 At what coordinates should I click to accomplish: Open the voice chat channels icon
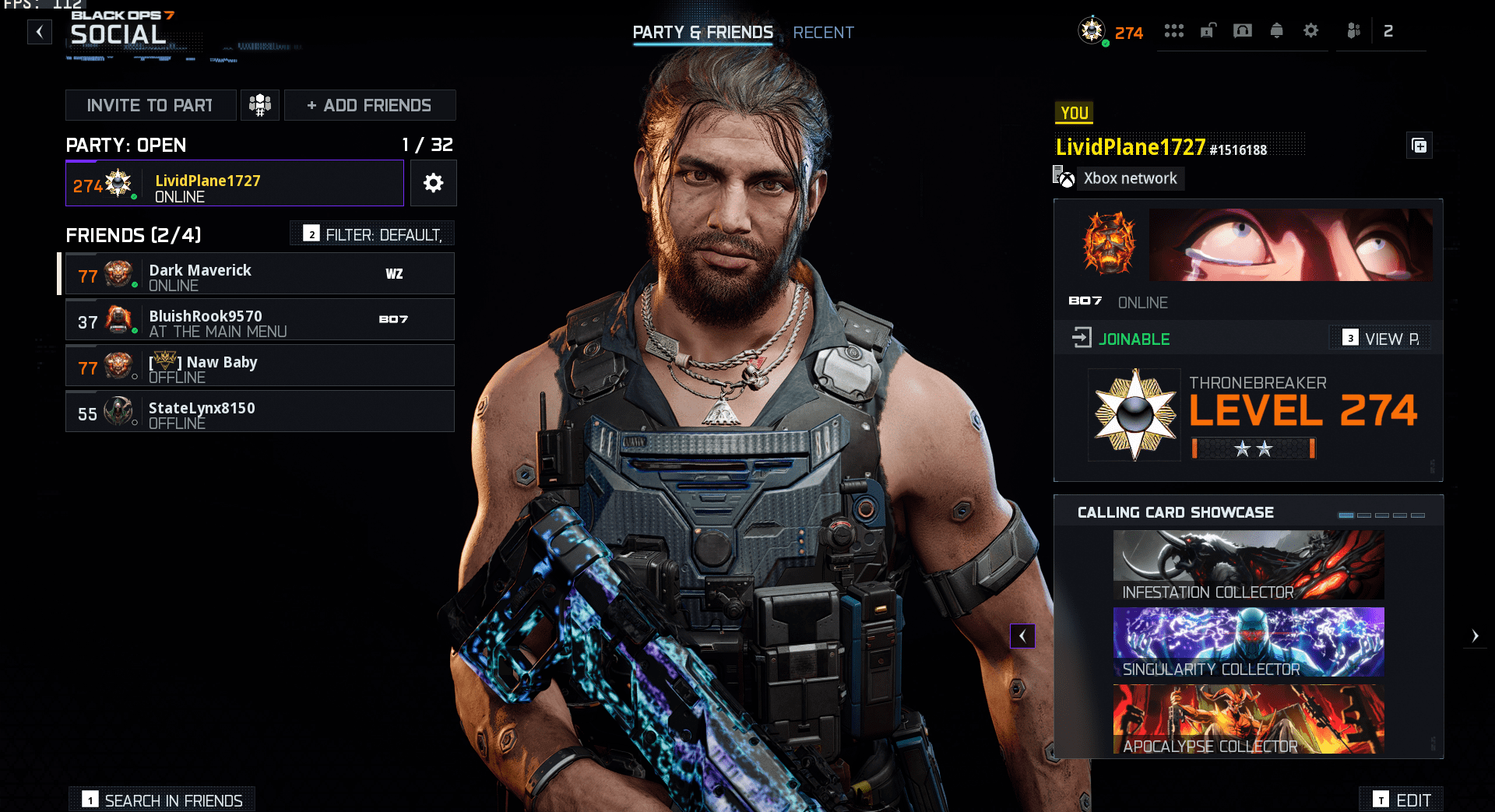coord(1243,31)
